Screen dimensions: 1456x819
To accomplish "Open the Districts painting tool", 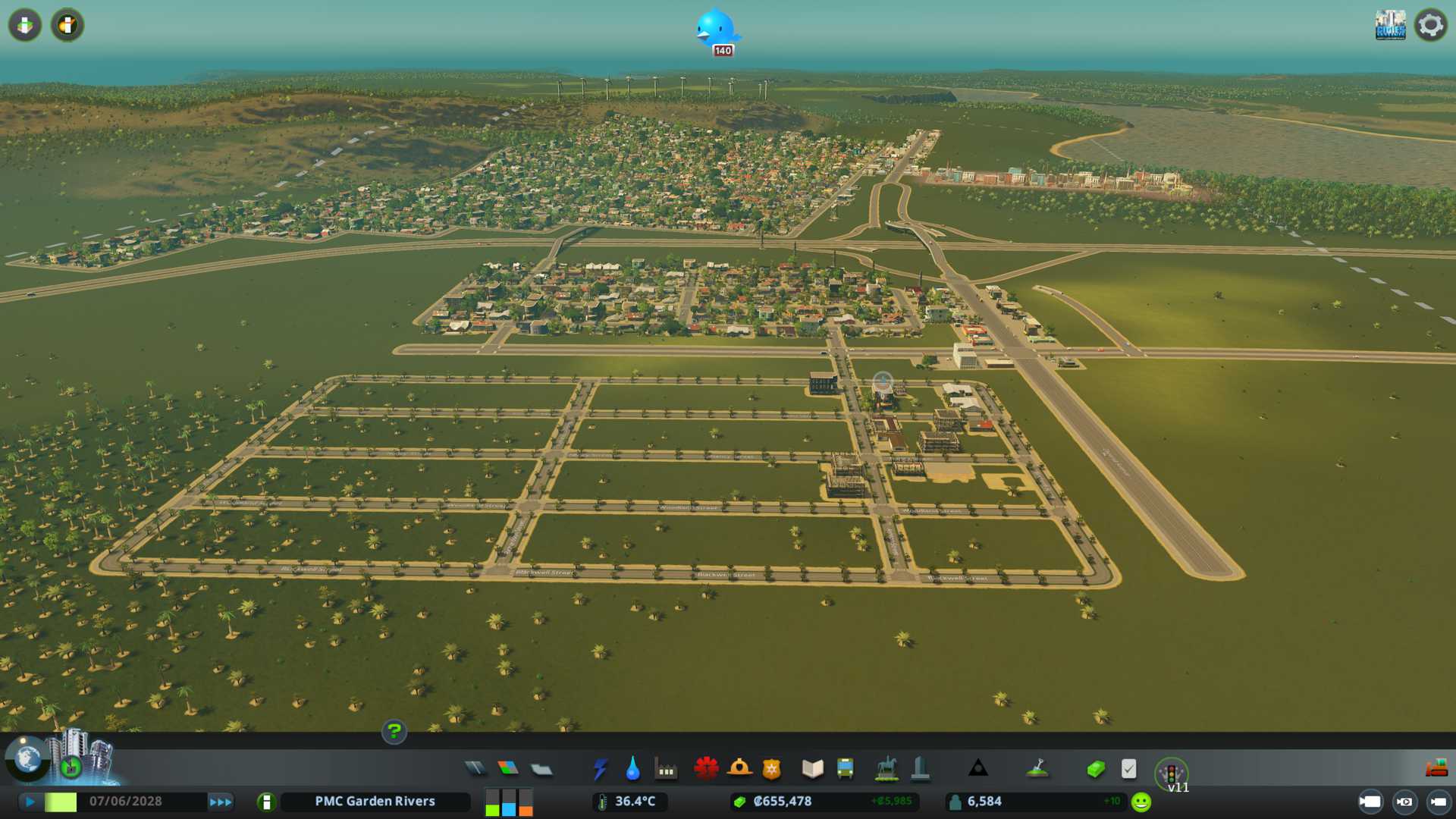I will pyautogui.click(x=541, y=769).
